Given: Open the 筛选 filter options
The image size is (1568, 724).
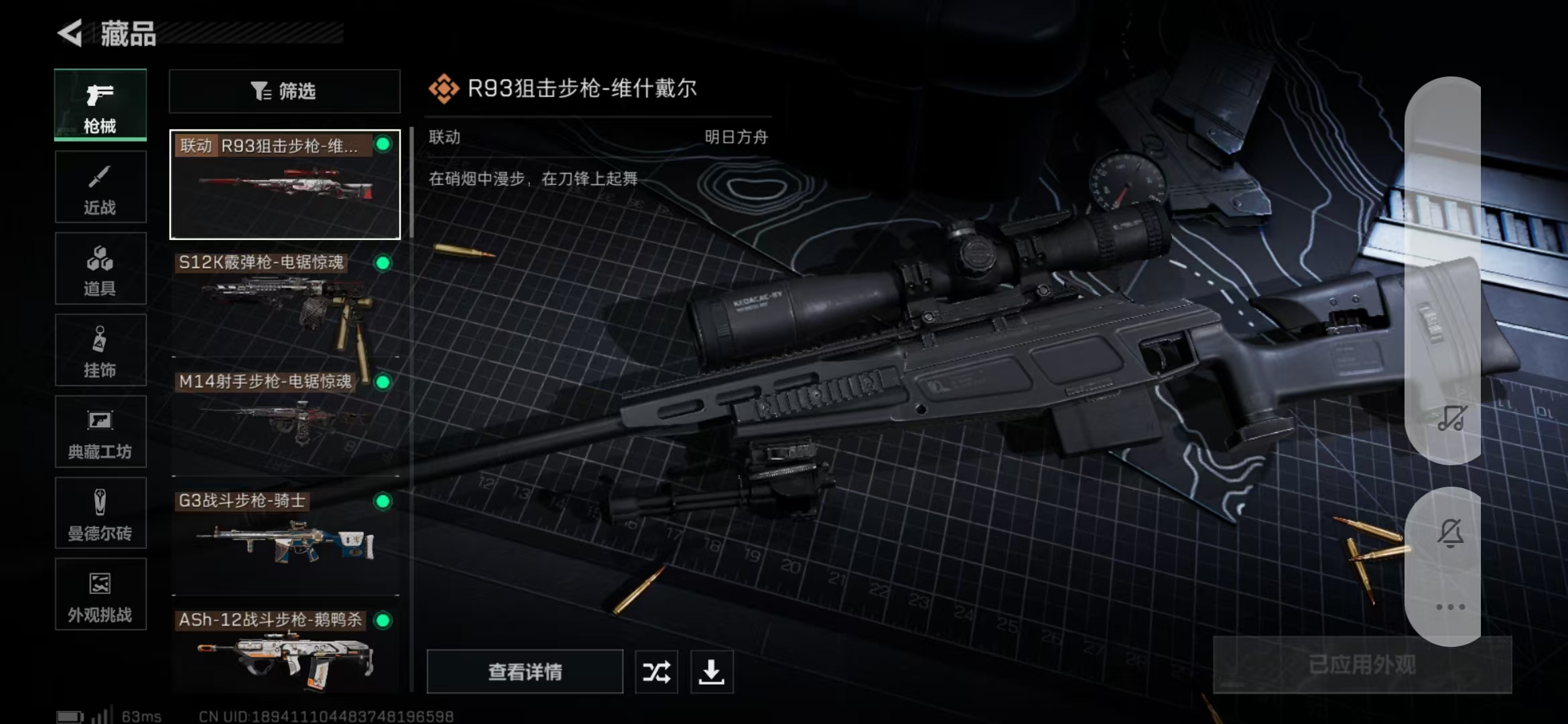Looking at the screenshot, I should (284, 90).
